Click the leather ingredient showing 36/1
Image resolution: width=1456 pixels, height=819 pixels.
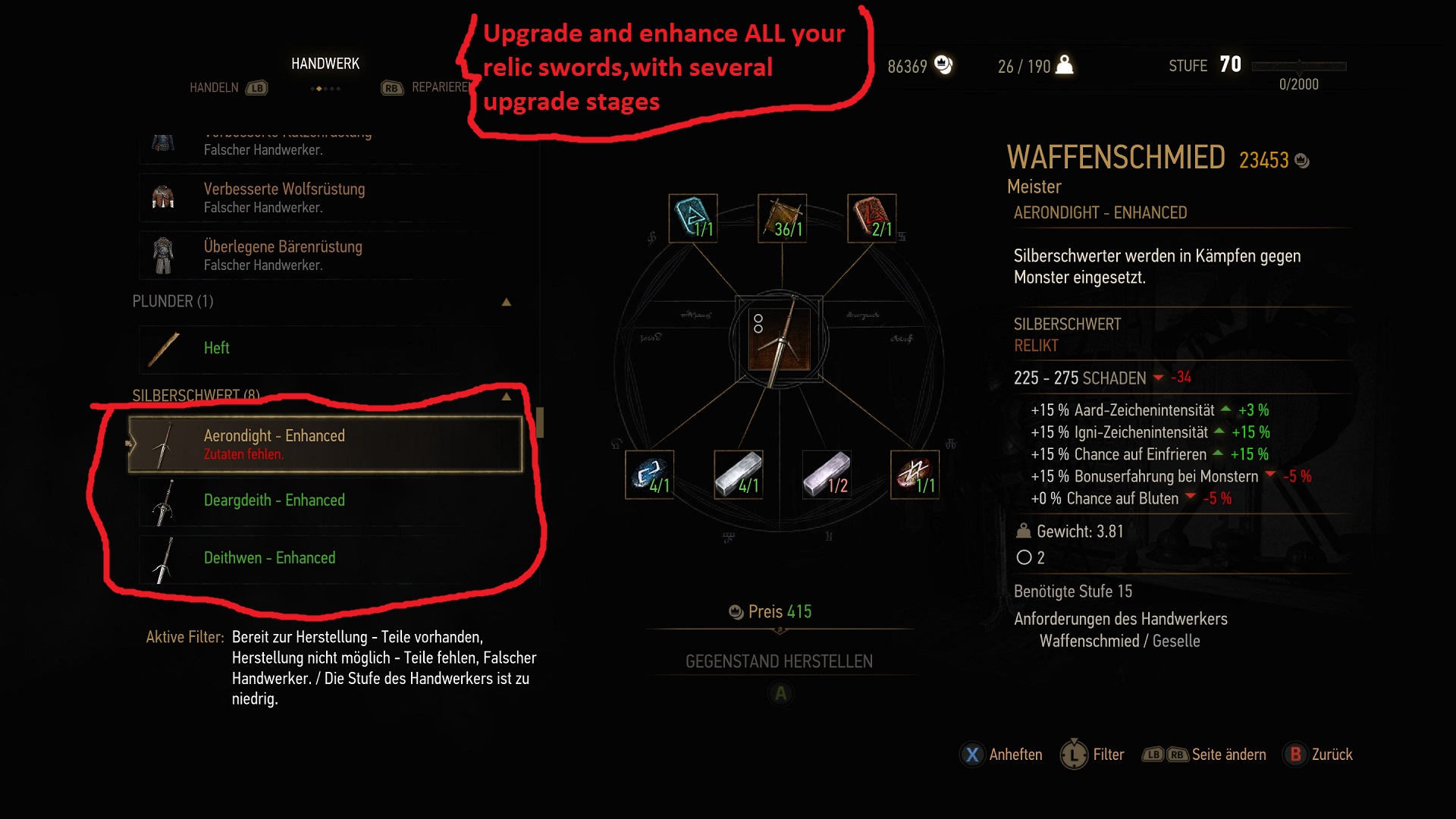pos(781,220)
